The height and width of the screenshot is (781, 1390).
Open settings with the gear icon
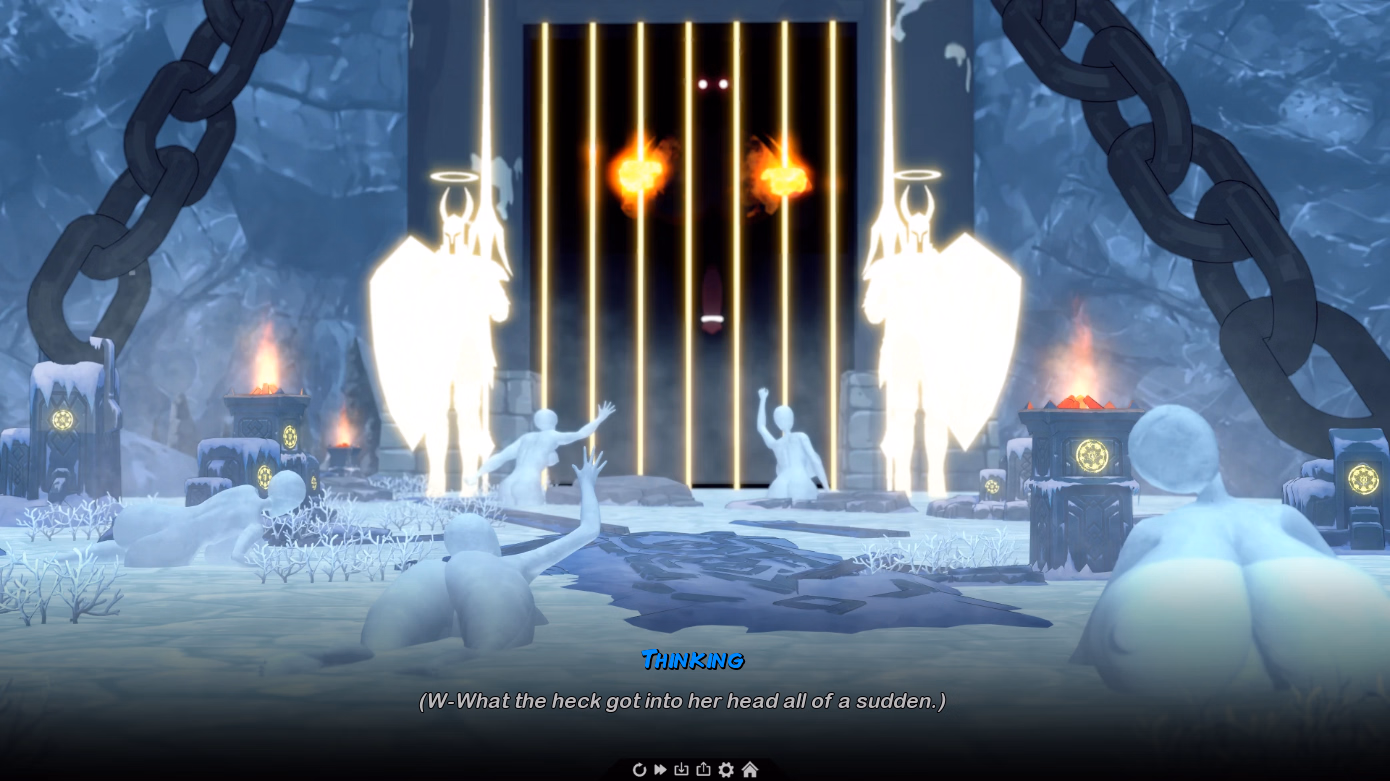click(726, 769)
